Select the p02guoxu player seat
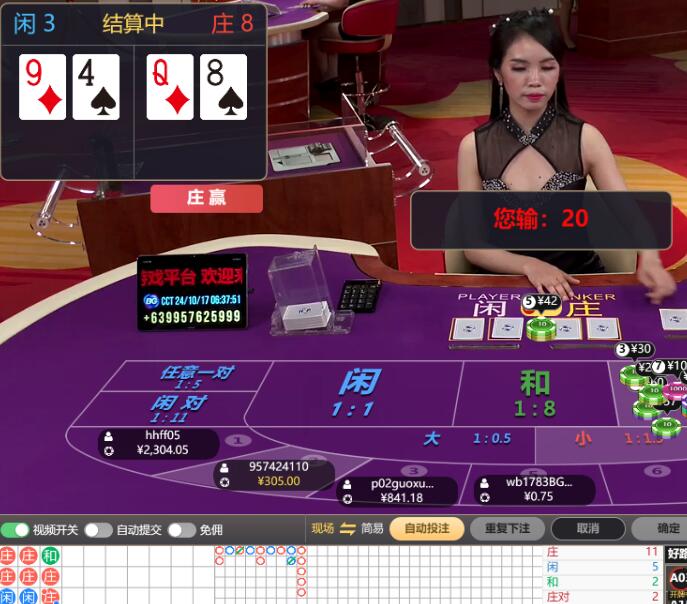 398,490
